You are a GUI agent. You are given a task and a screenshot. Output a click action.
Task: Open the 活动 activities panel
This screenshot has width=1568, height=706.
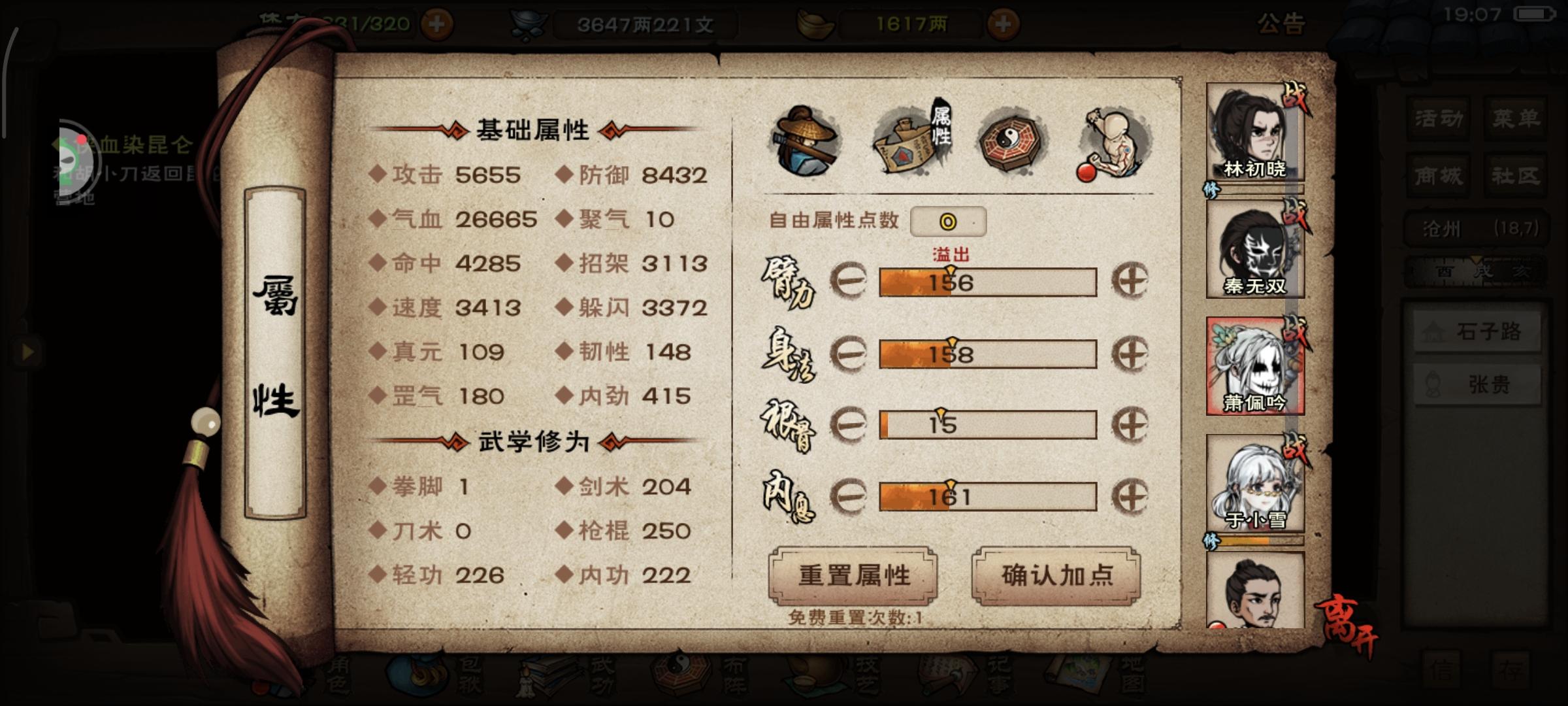point(1439,119)
